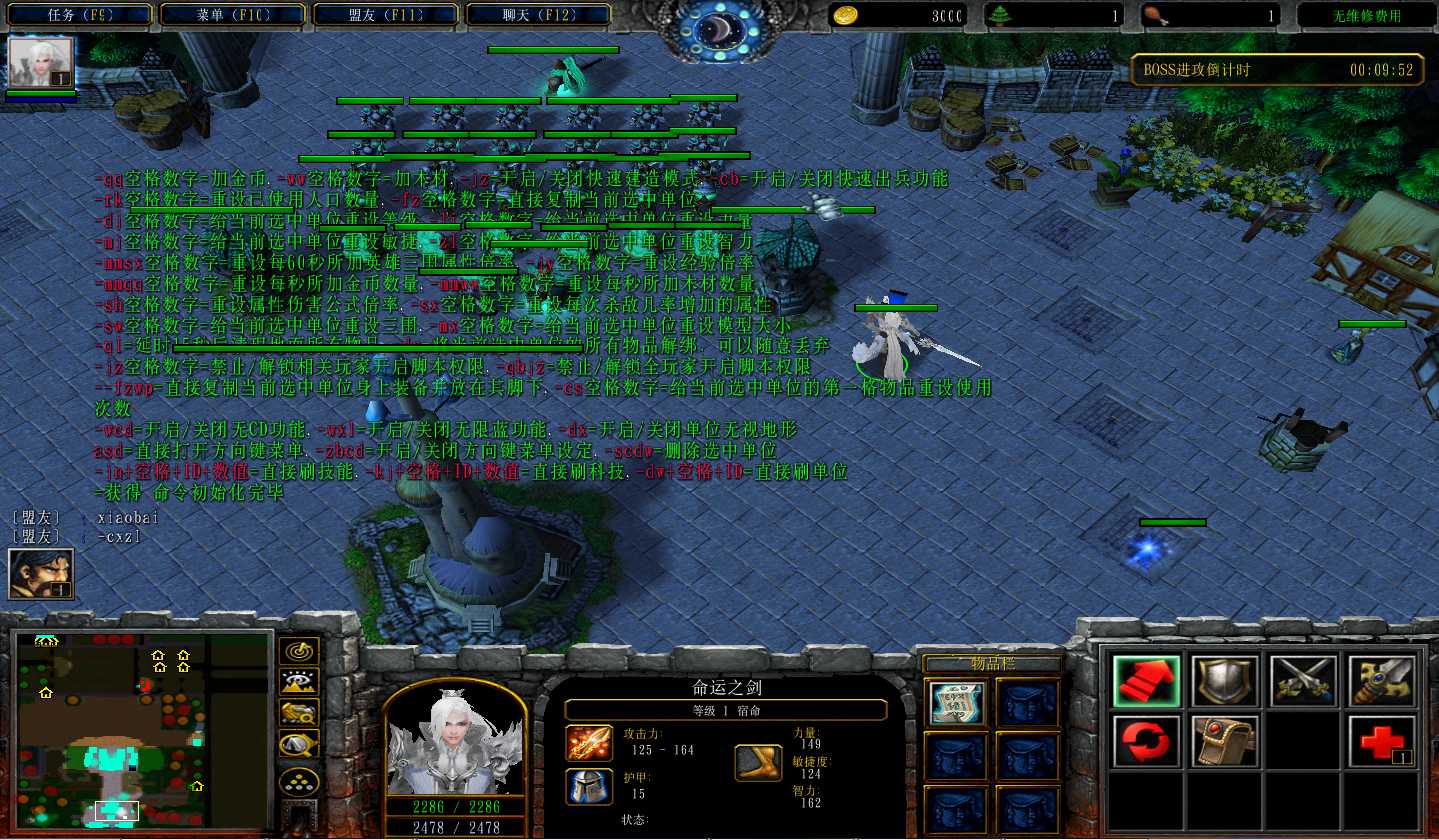
Task: Toggle the formation movement button
Action: [x=299, y=781]
